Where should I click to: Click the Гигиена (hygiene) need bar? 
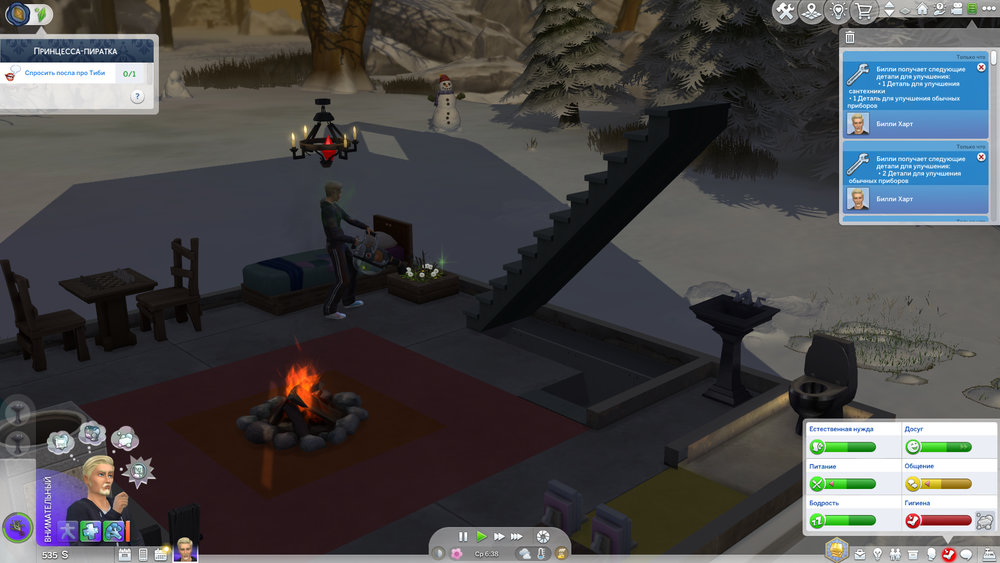[938, 520]
